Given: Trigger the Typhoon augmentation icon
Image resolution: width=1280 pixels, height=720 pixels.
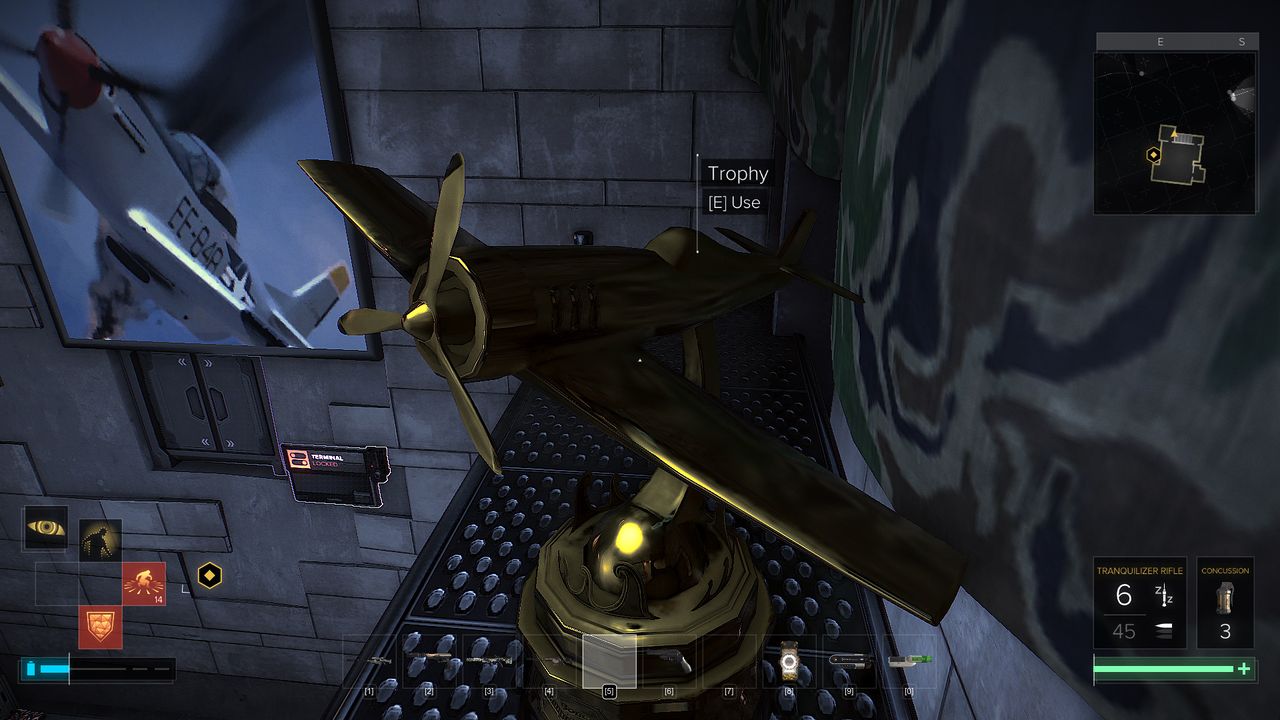Looking at the screenshot, I should coord(144,583).
